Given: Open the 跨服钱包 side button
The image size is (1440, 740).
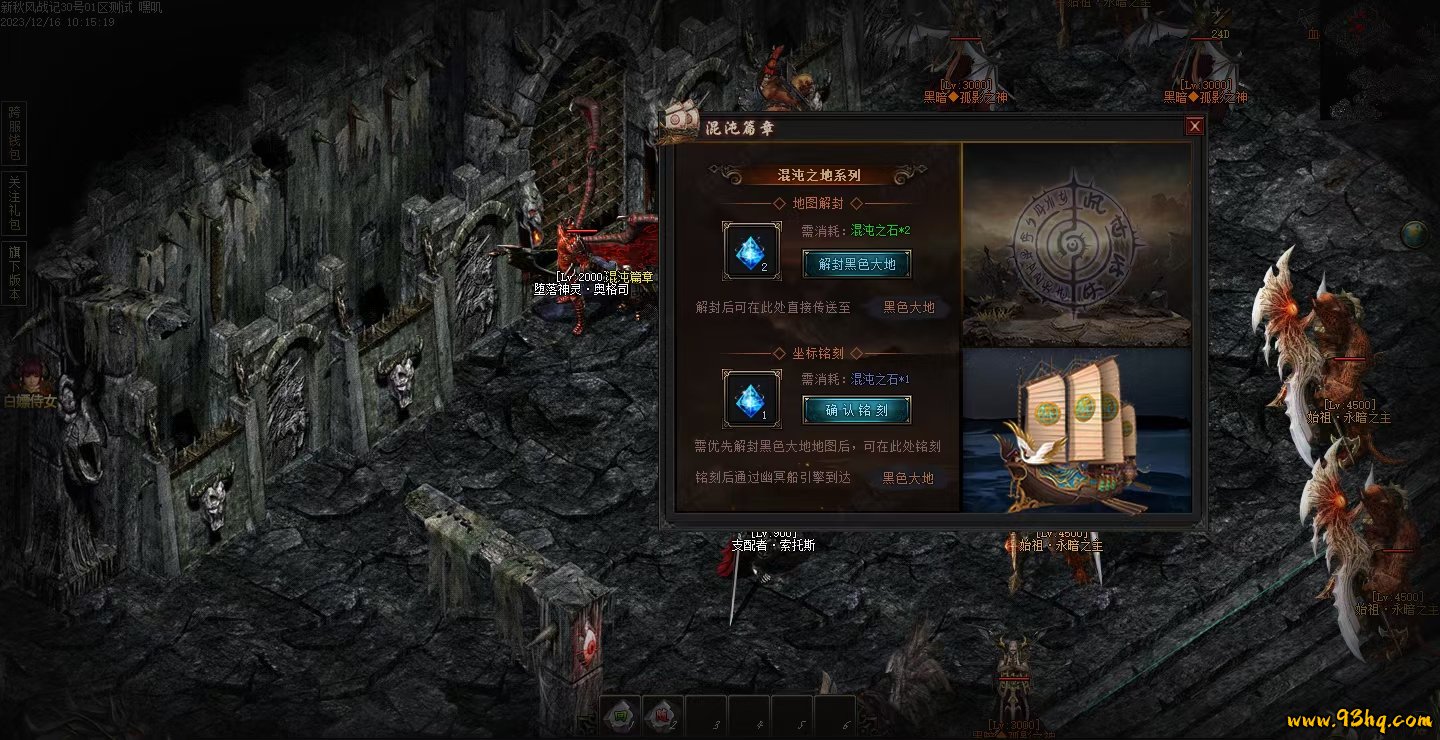Looking at the screenshot, I should [14, 133].
